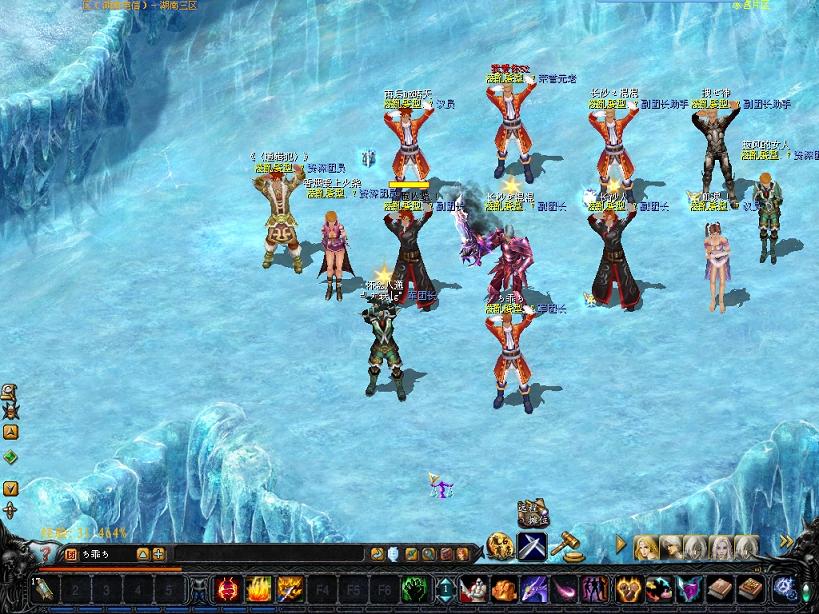Screen dimensions: 819x614
Task: Open the auction gavel icon
Action: coord(567,545)
